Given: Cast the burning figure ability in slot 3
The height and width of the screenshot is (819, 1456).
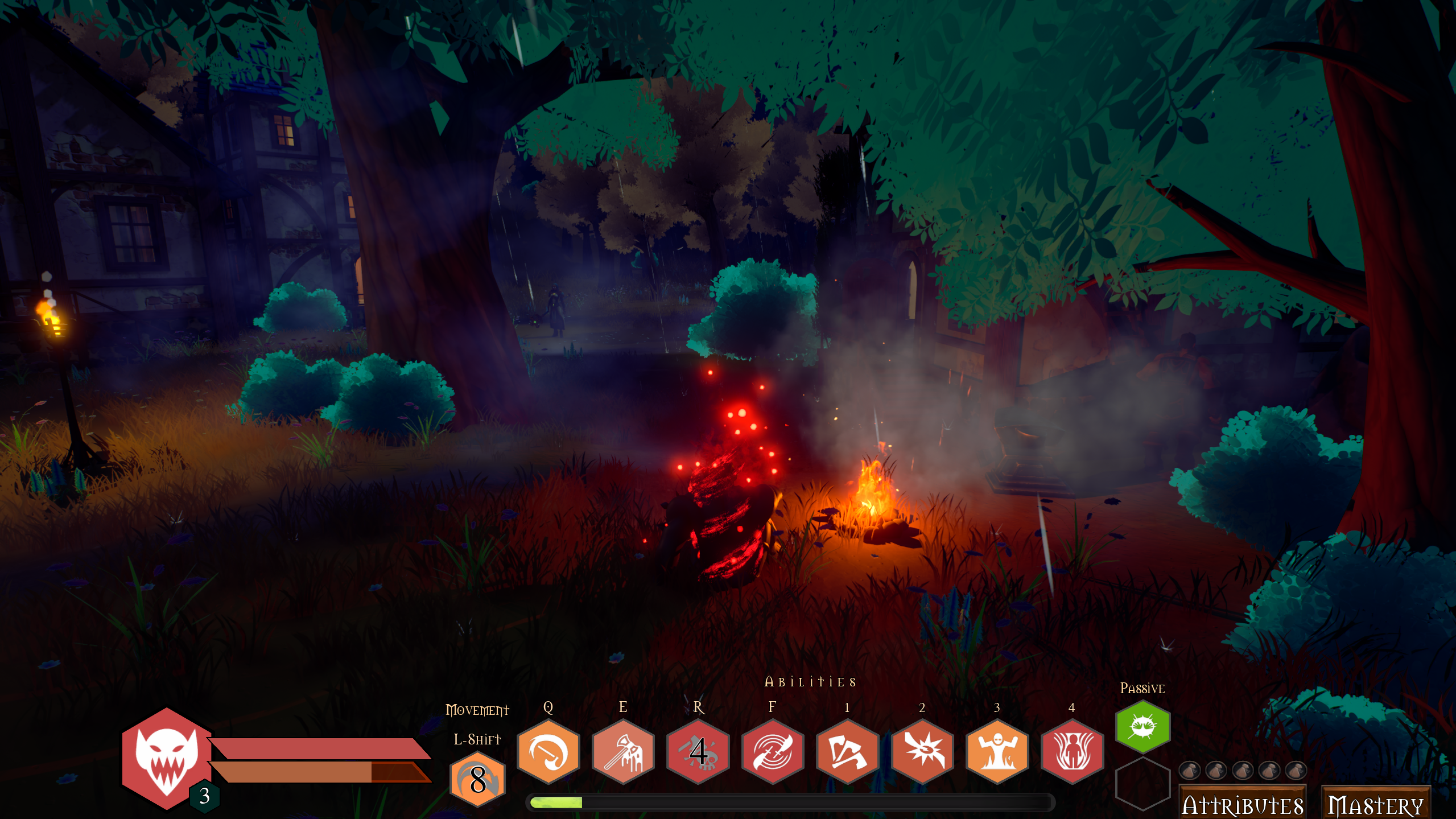Looking at the screenshot, I should coord(996,752).
